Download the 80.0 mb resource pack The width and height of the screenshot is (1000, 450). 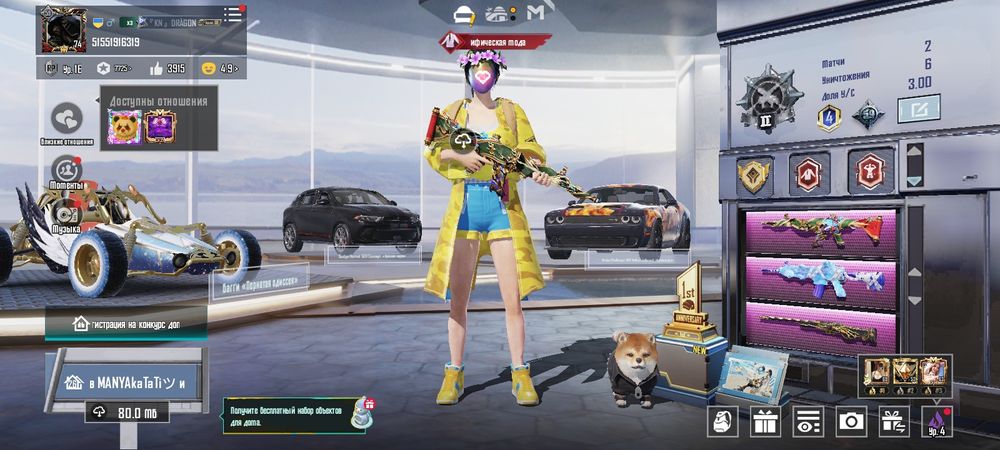click(125, 411)
